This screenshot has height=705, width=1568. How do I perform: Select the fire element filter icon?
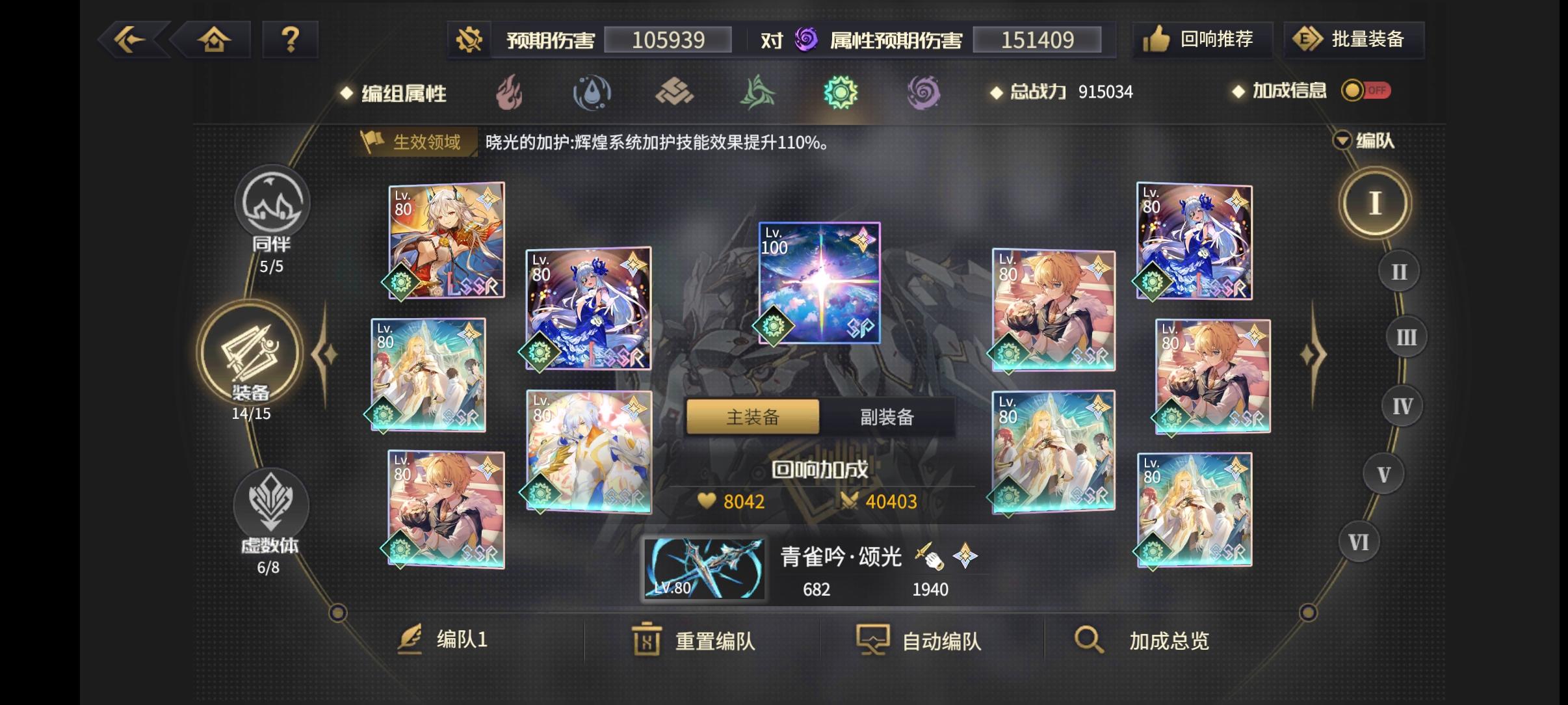[510, 93]
